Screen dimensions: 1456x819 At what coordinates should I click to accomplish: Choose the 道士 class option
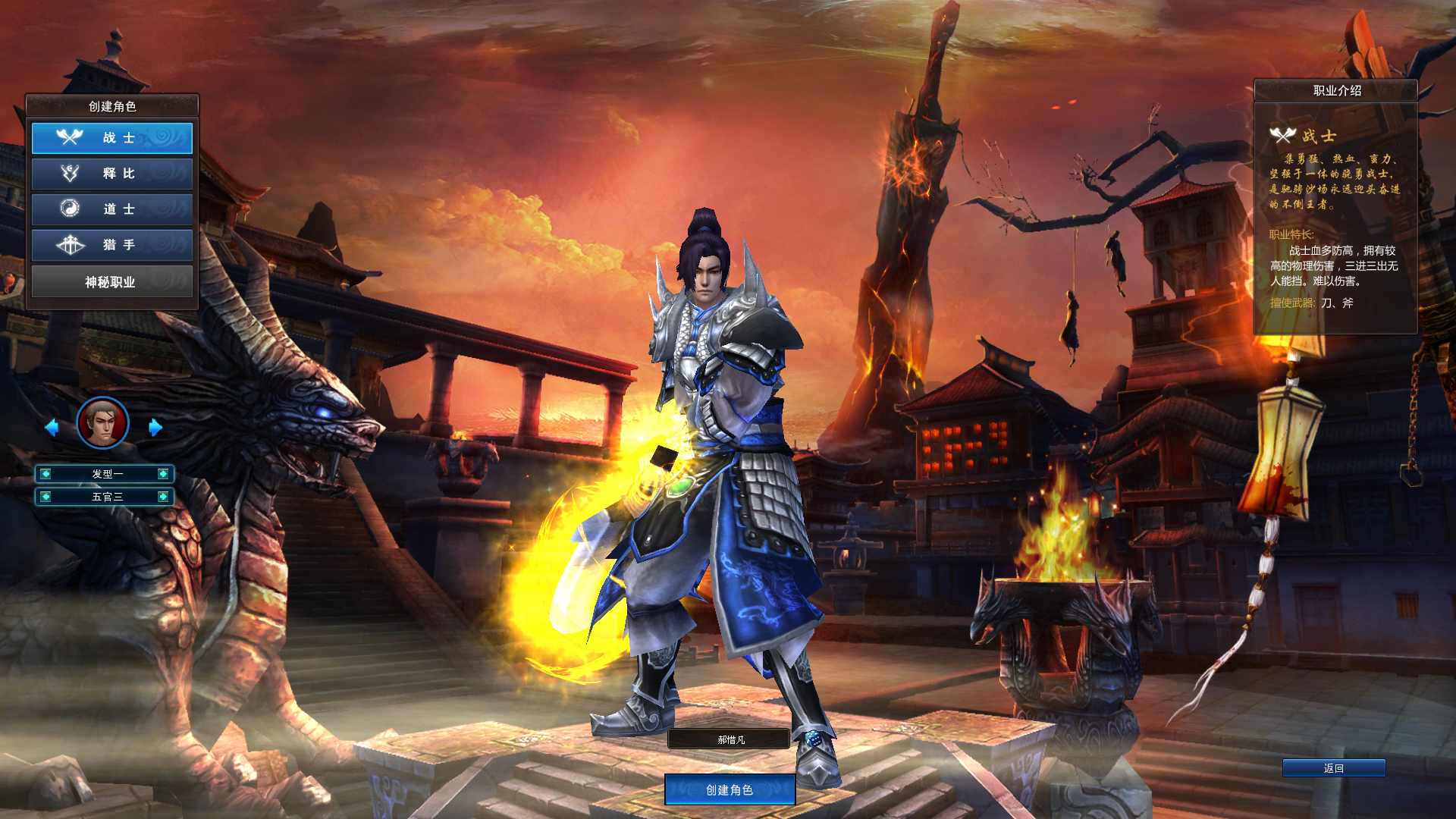[112, 209]
